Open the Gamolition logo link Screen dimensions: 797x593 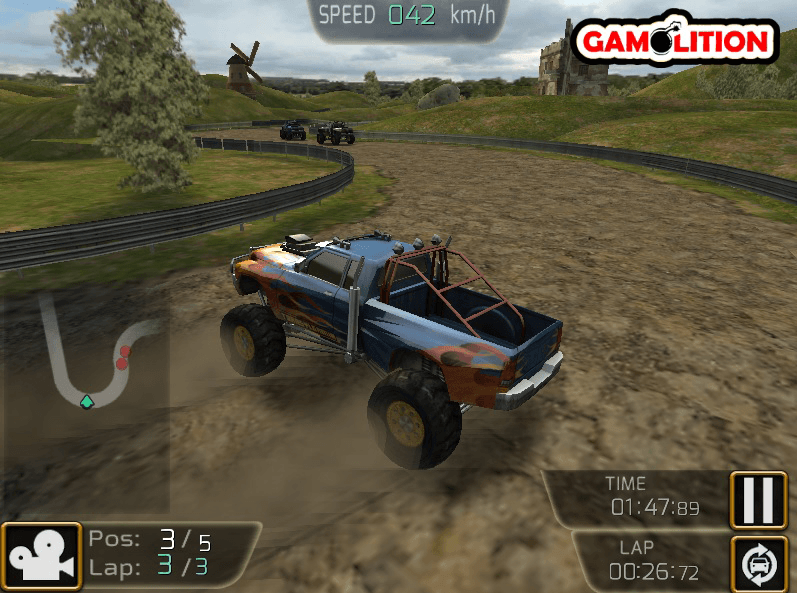point(676,40)
